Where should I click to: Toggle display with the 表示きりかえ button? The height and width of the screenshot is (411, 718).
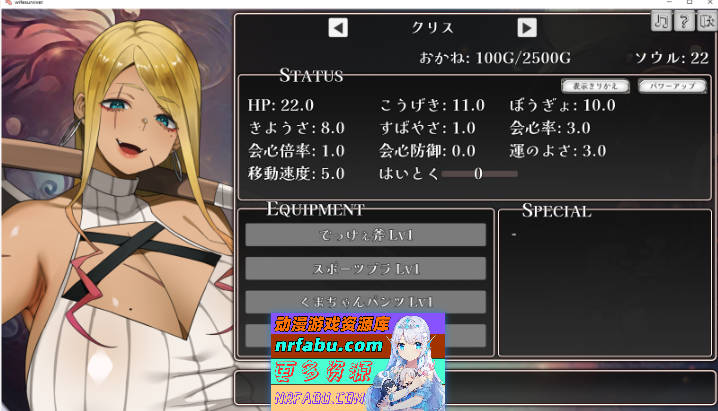(596, 86)
